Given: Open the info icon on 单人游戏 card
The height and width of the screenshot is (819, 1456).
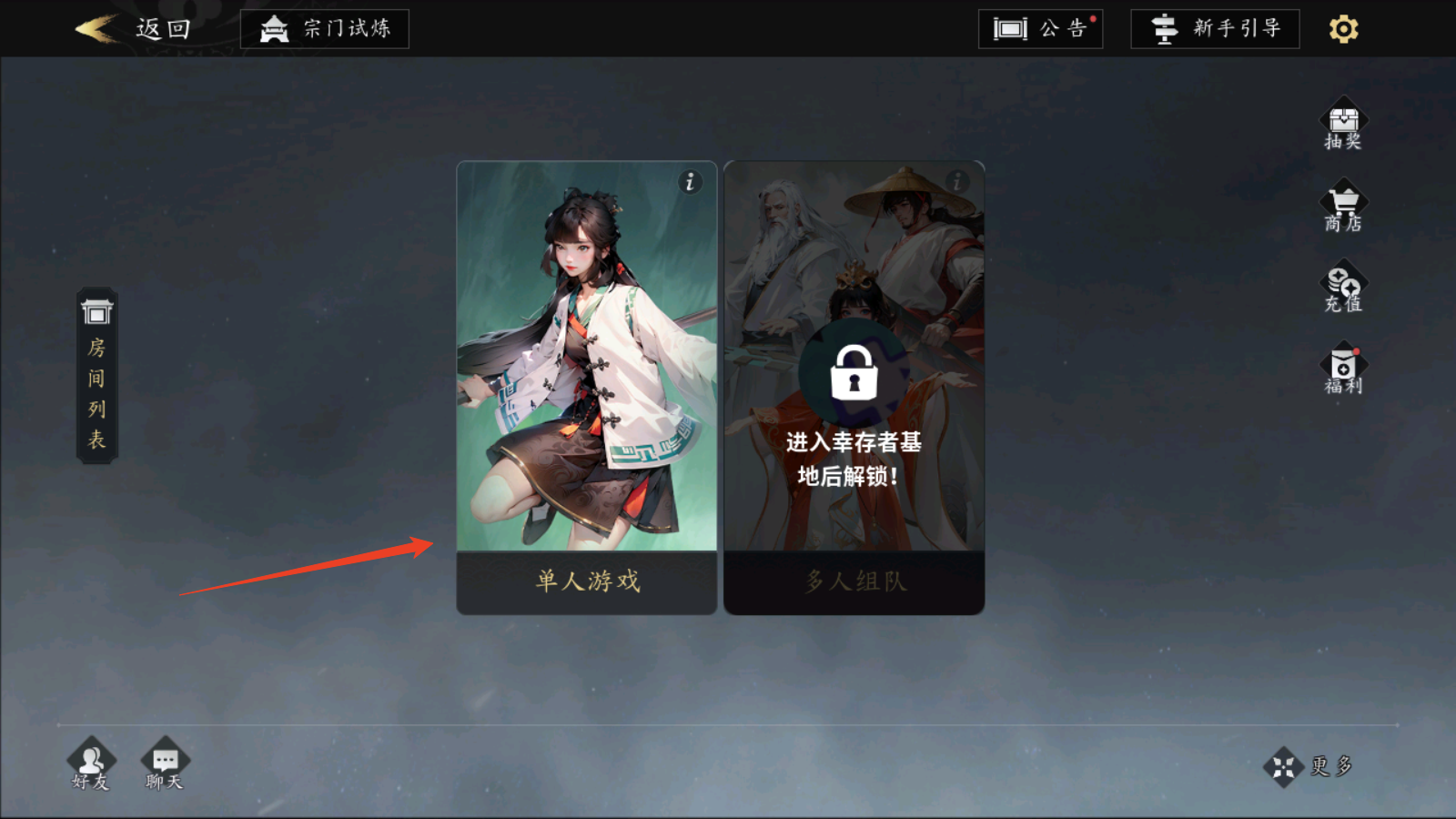Looking at the screenshot, I should (x=690, y=182).
